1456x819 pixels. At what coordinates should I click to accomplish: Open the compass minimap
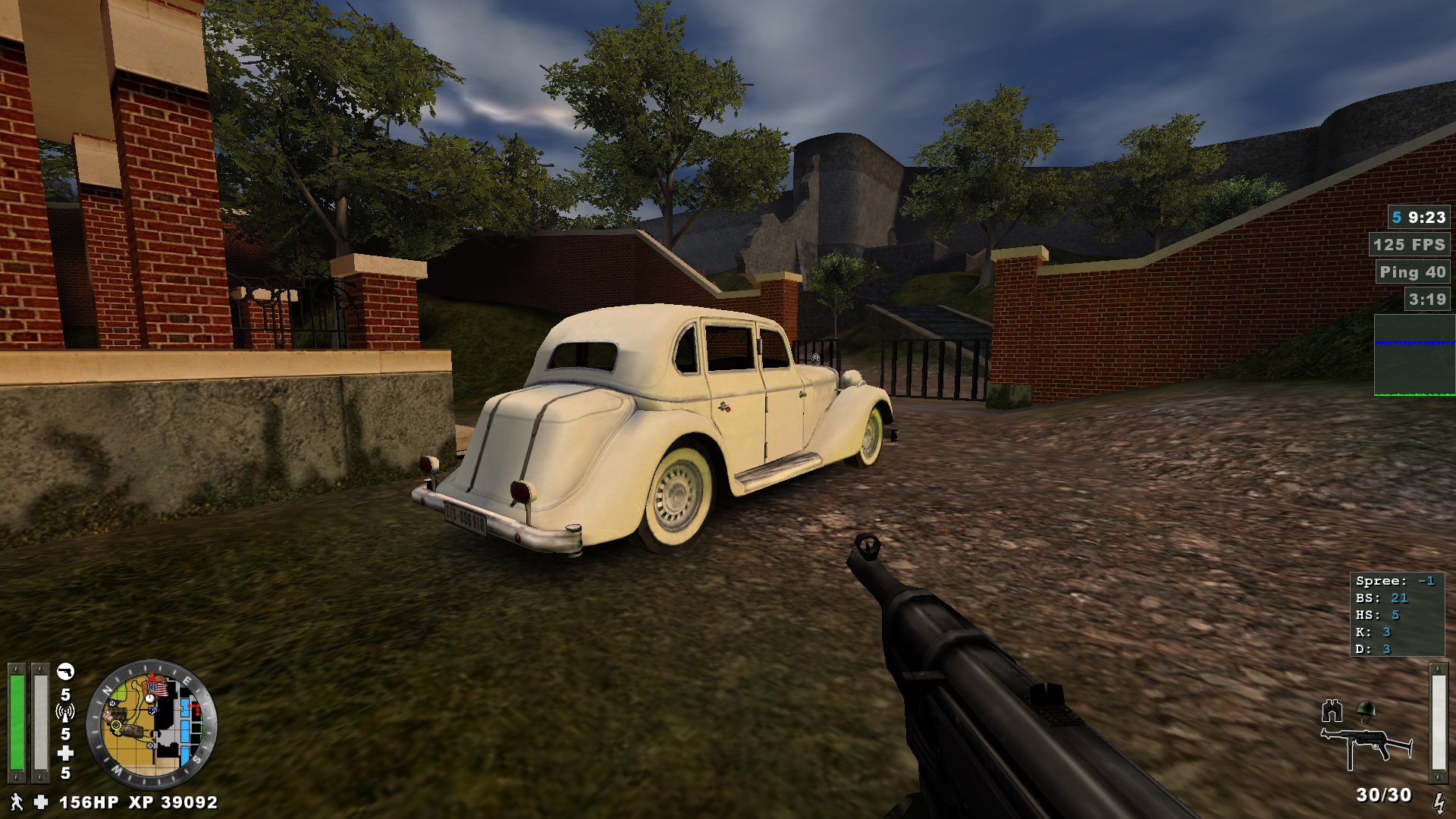pos(152,725)
